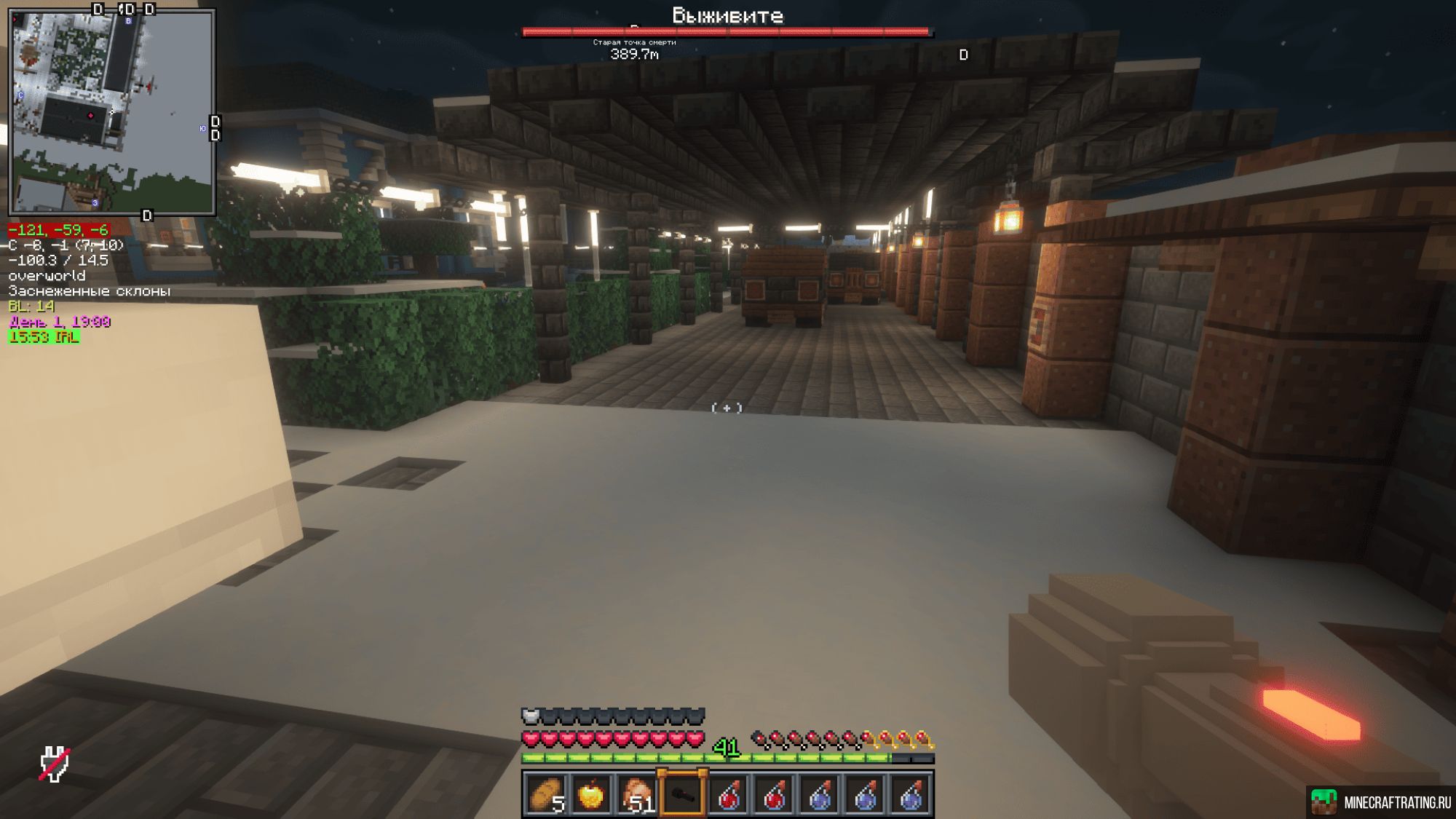This screenshot has height=819, width=1456.
Task: Click the crossed-out plug connection icon
Action: (55, 764)
